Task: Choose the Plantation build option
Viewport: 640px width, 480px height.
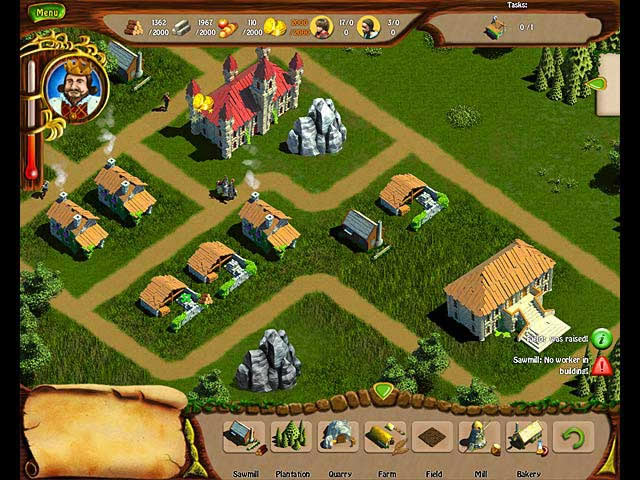Action: coord(291,437)
